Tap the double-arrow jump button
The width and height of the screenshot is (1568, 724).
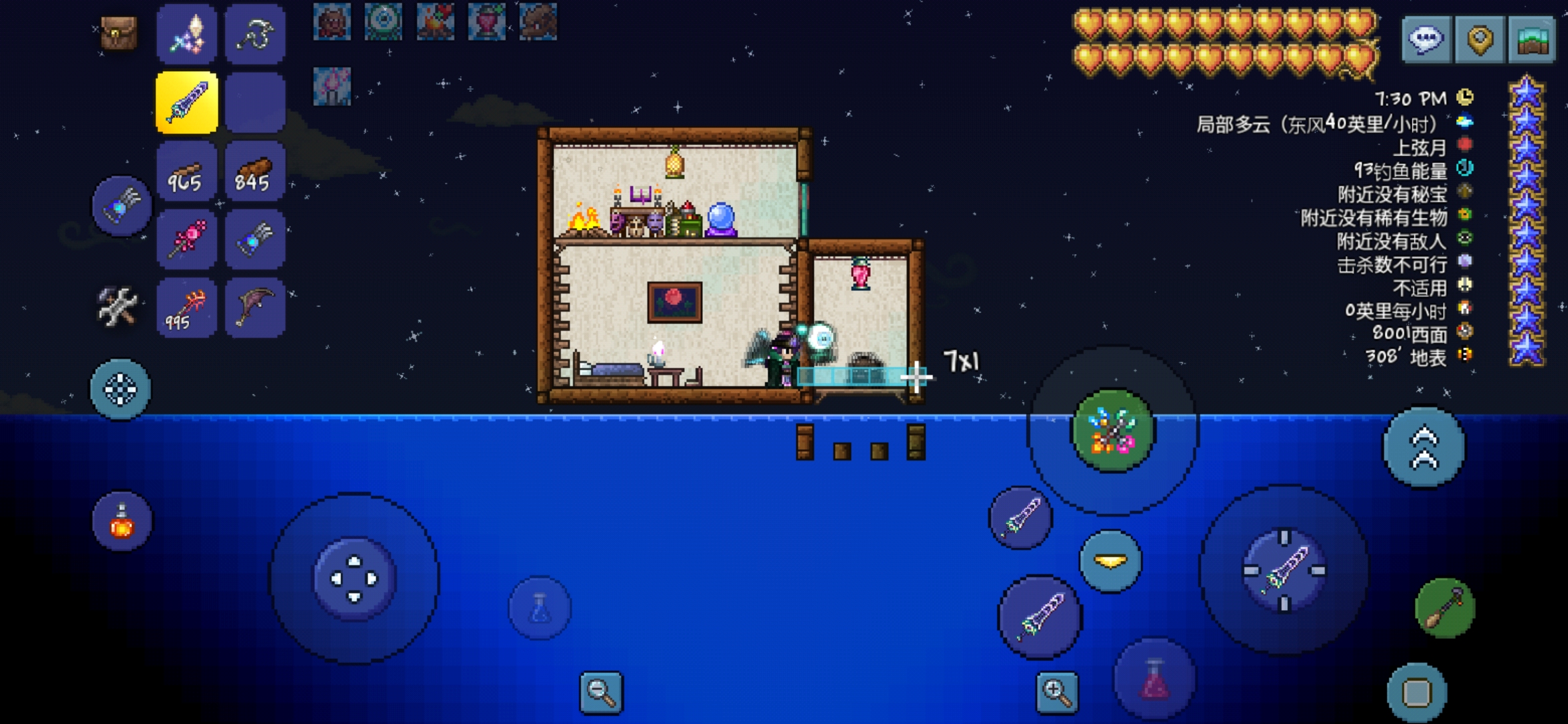click(x=1424, y=447)
